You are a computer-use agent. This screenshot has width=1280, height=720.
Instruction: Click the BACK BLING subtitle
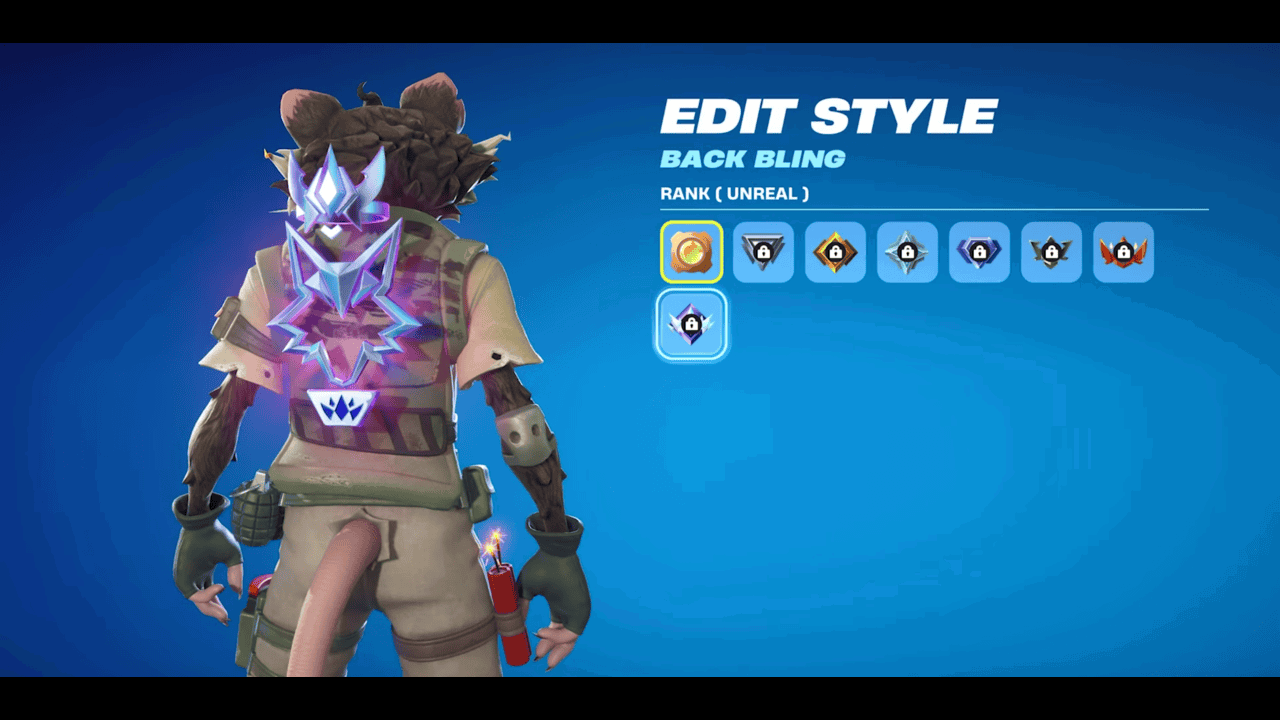[x=753, y=158]
